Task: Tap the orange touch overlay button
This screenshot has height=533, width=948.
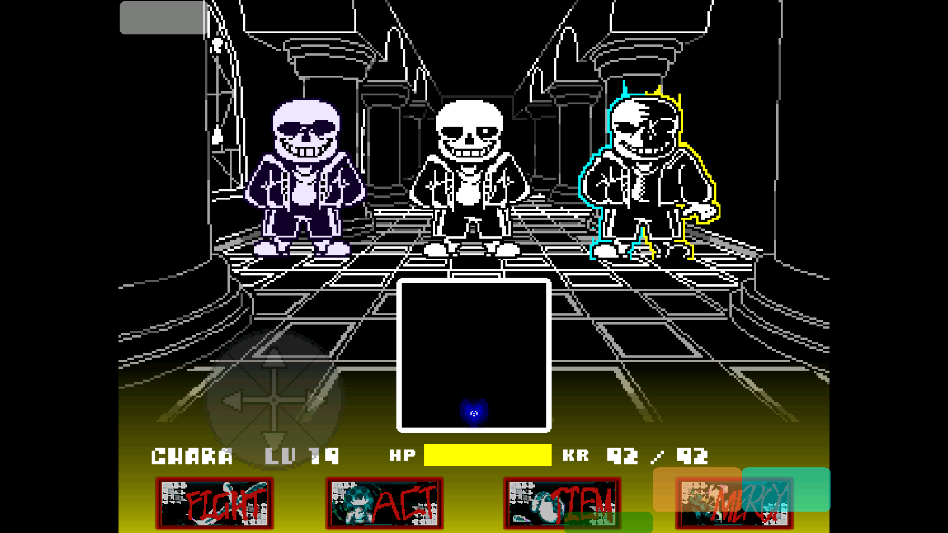Action: click(696, 489)
